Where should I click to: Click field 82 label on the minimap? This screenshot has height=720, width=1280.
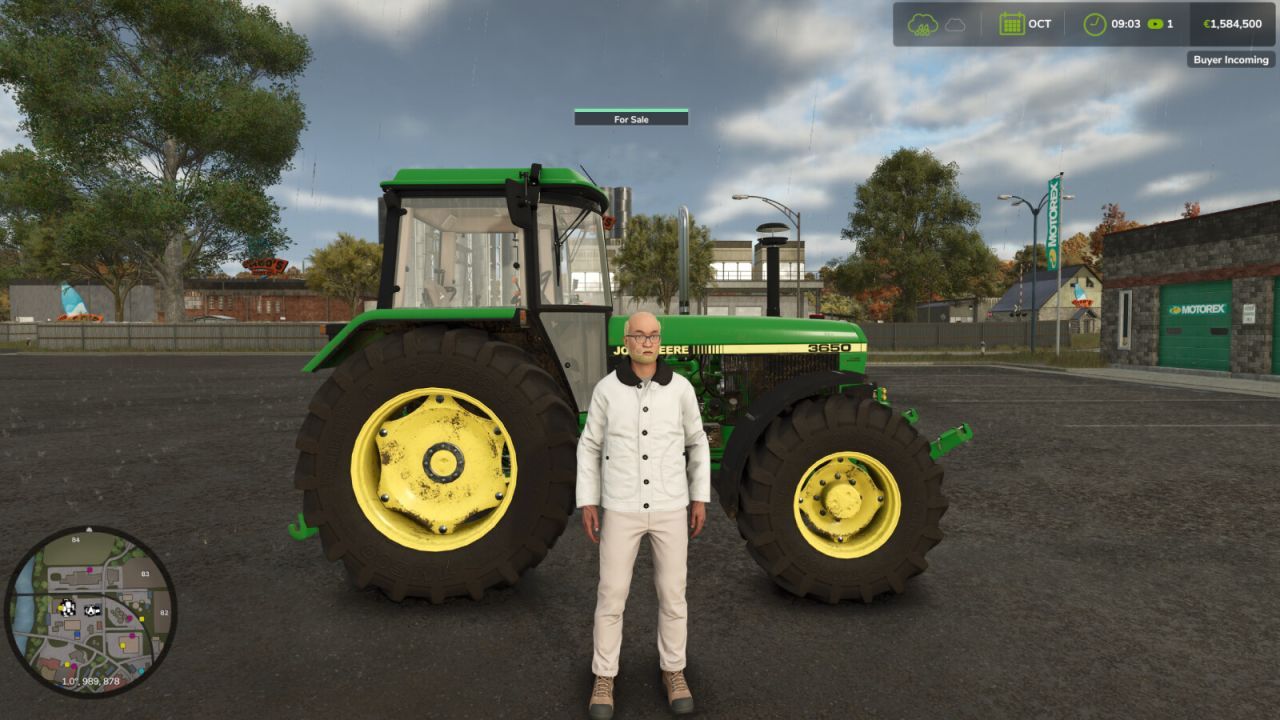coord(164,612)
